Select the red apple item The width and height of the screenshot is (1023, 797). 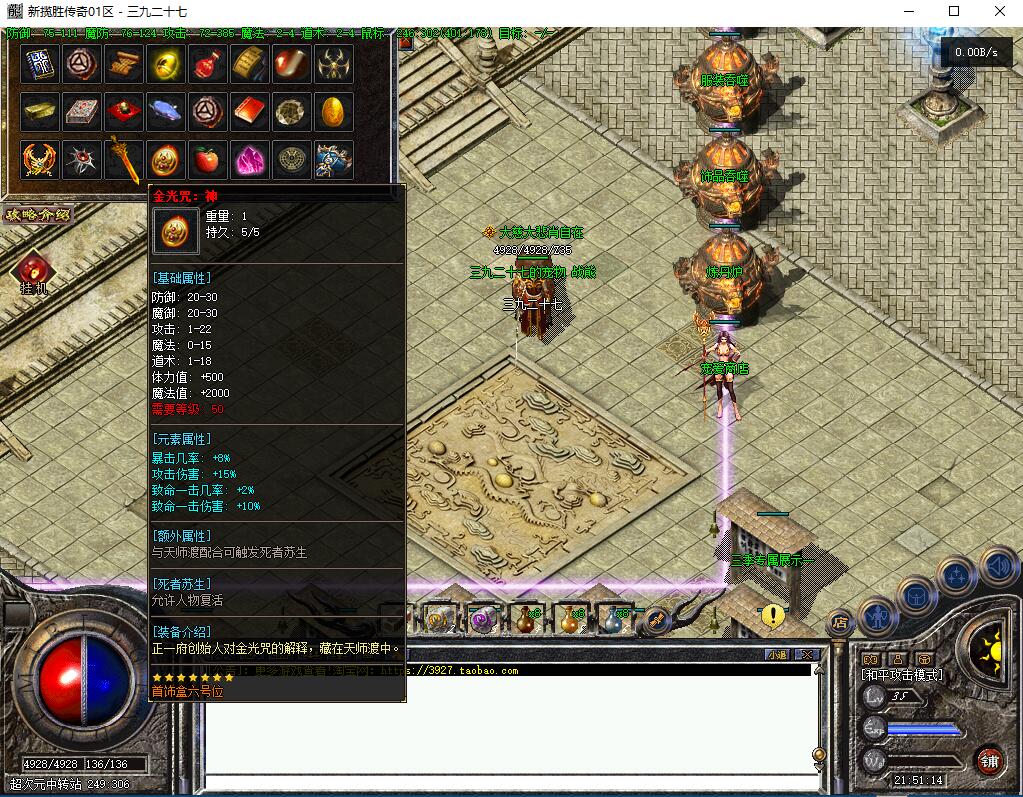point(207,159)
